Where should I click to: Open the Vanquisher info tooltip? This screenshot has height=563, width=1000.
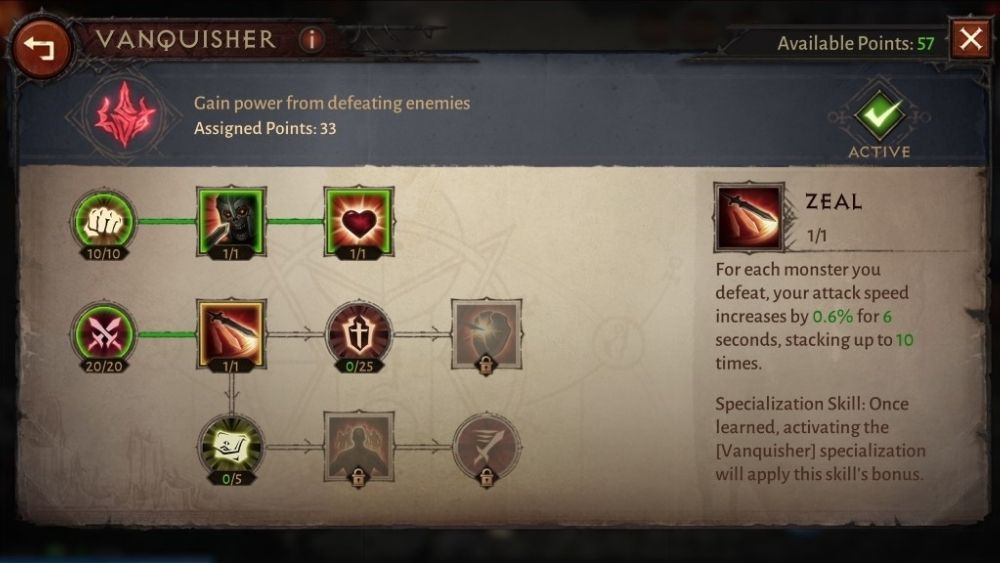tap(311, 40)
